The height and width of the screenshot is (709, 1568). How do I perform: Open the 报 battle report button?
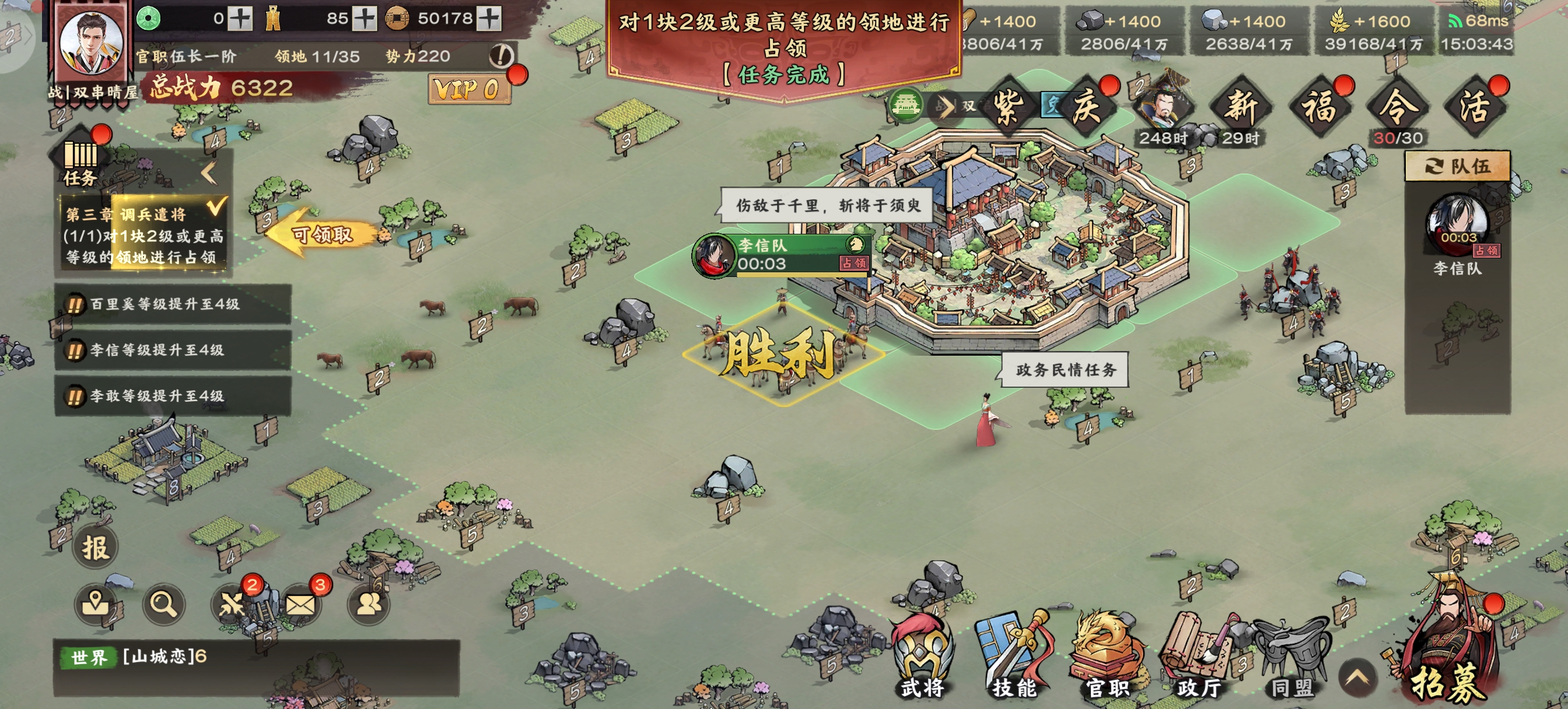(95, 547)
